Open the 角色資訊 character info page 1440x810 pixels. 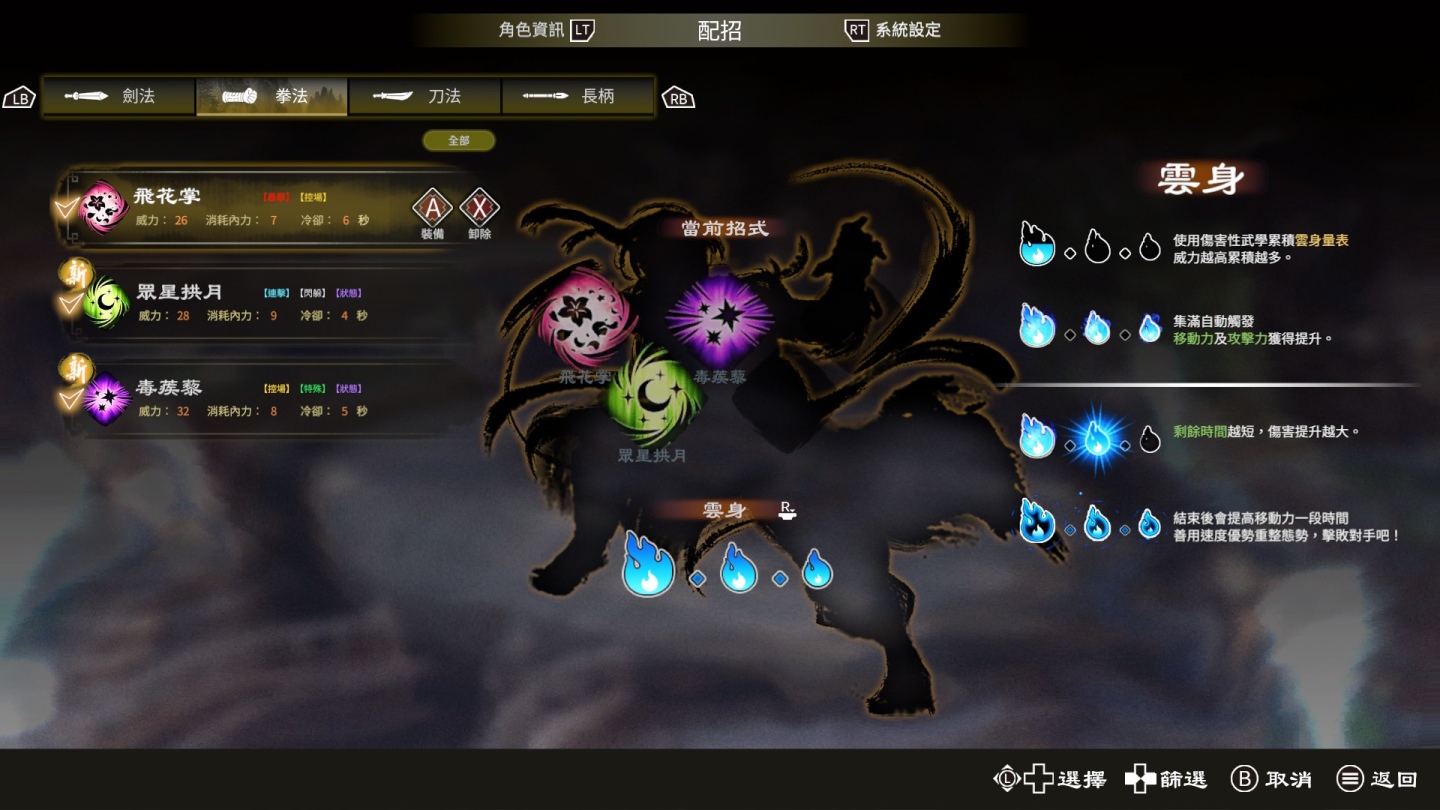546,30
